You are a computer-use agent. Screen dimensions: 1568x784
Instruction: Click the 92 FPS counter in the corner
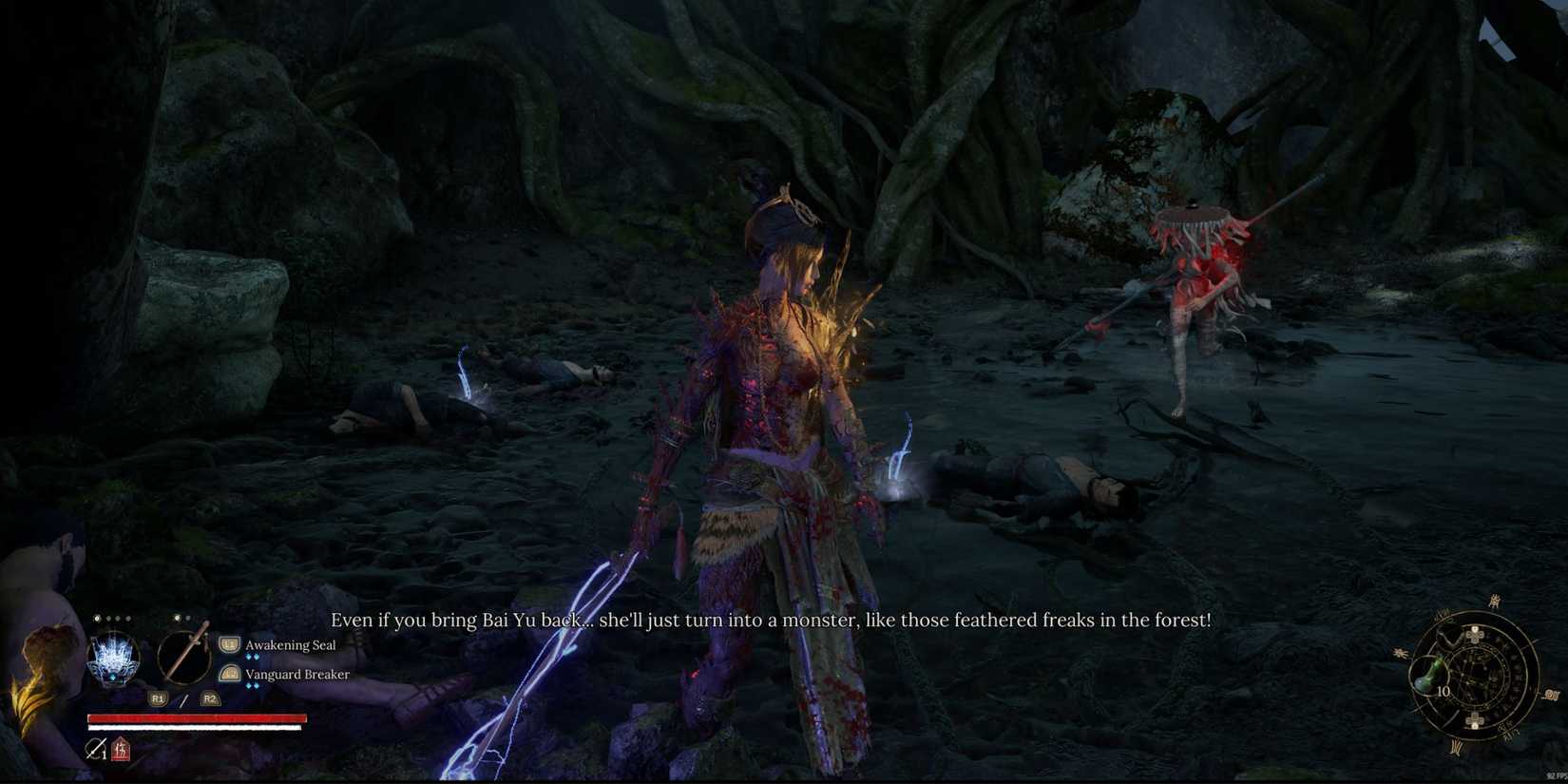pos(1555,775)
